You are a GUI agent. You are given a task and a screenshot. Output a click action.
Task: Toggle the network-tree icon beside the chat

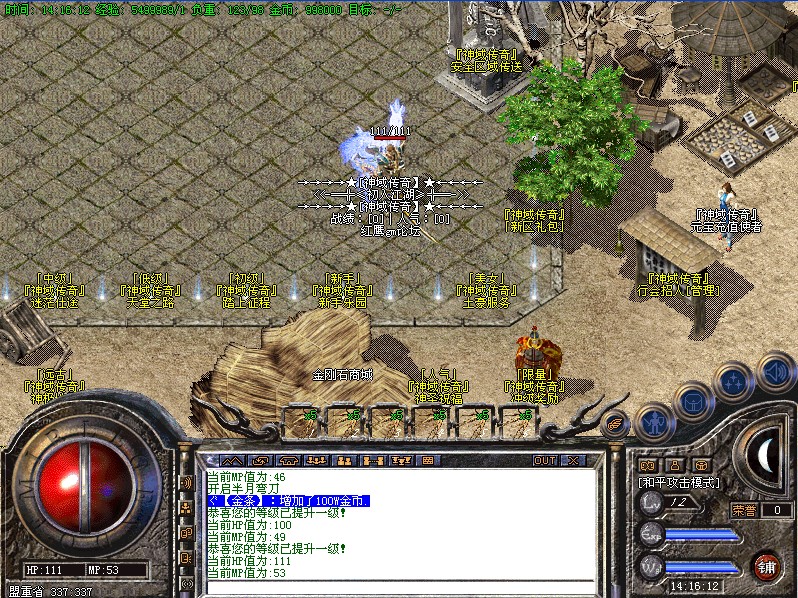pyautogui.click(x=186, y=507)
